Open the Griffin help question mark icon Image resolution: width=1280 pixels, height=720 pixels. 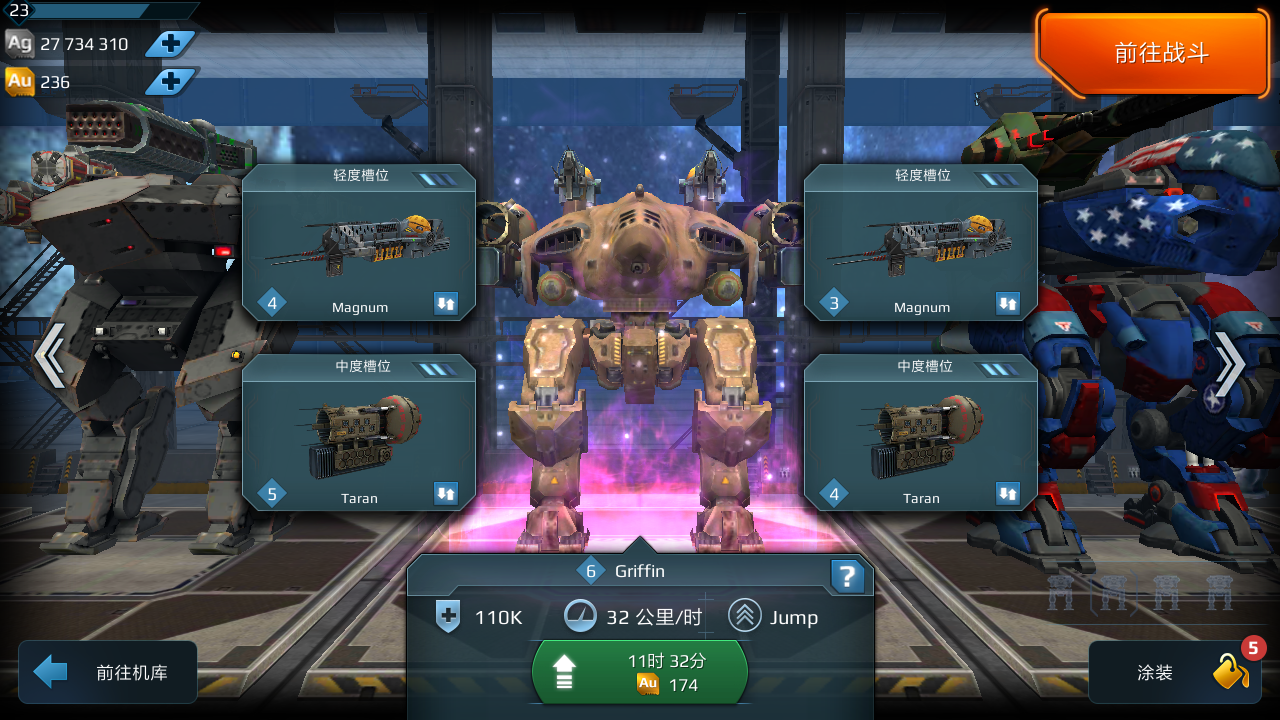[x=847, y=575]
